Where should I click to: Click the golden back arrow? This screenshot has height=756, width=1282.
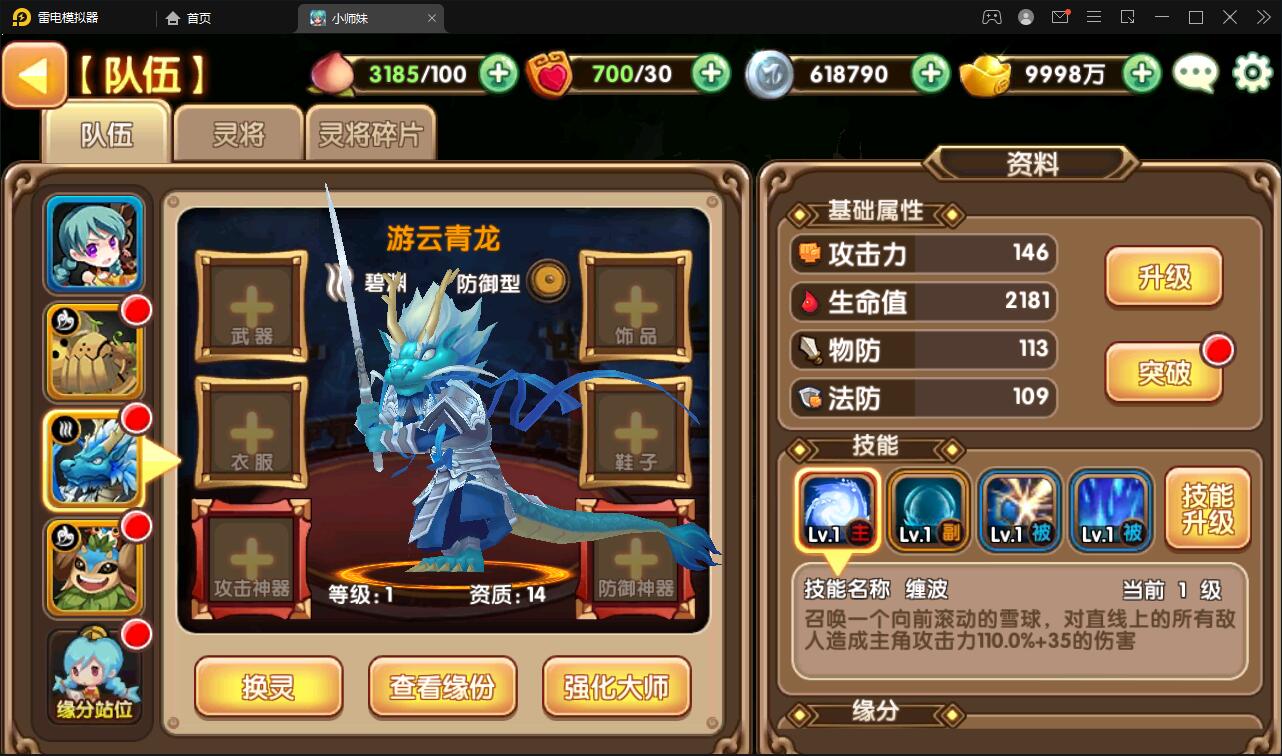tap(34, 74)
